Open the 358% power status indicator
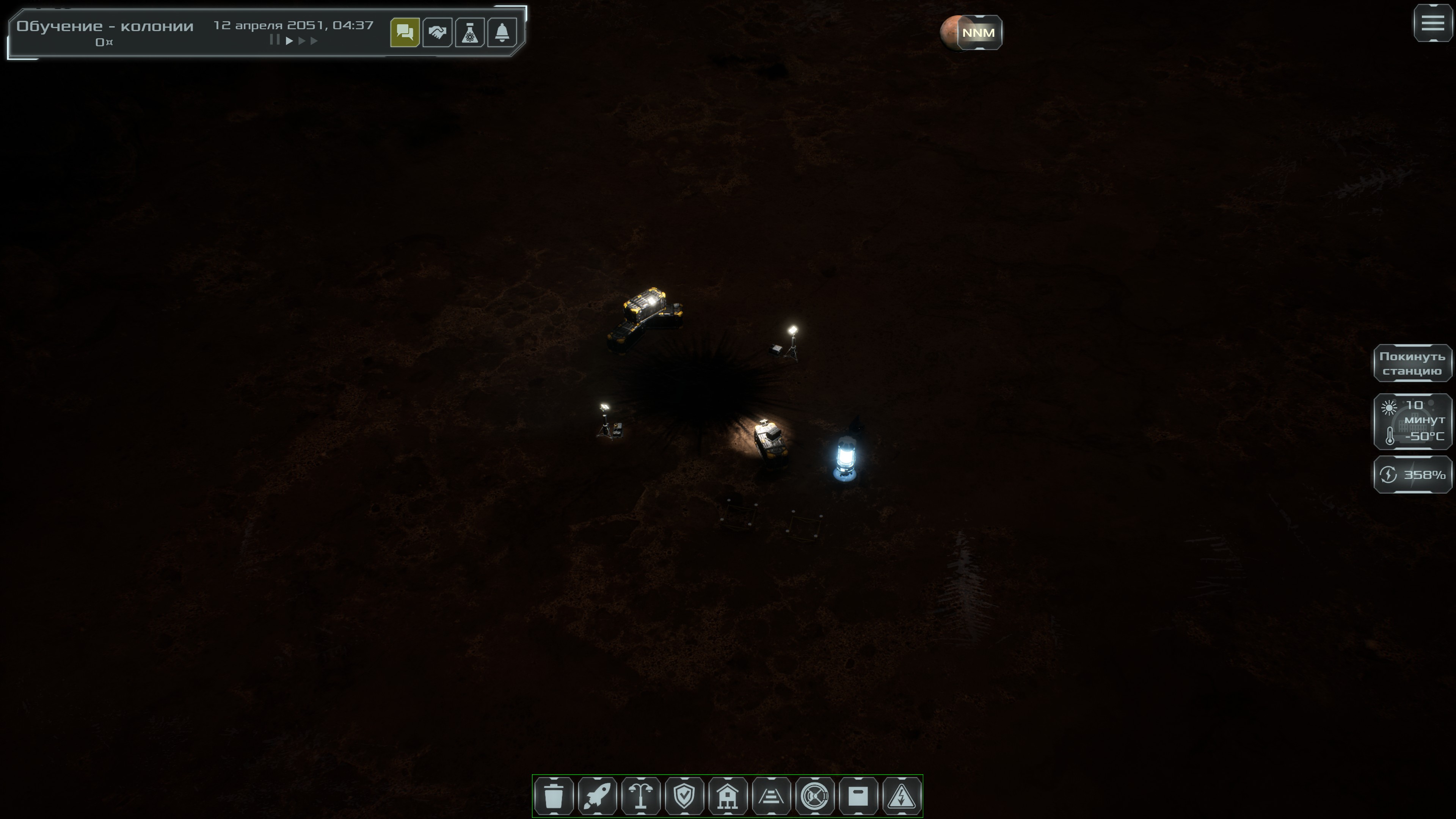The image size is (1456, 819). (1412, 475)
